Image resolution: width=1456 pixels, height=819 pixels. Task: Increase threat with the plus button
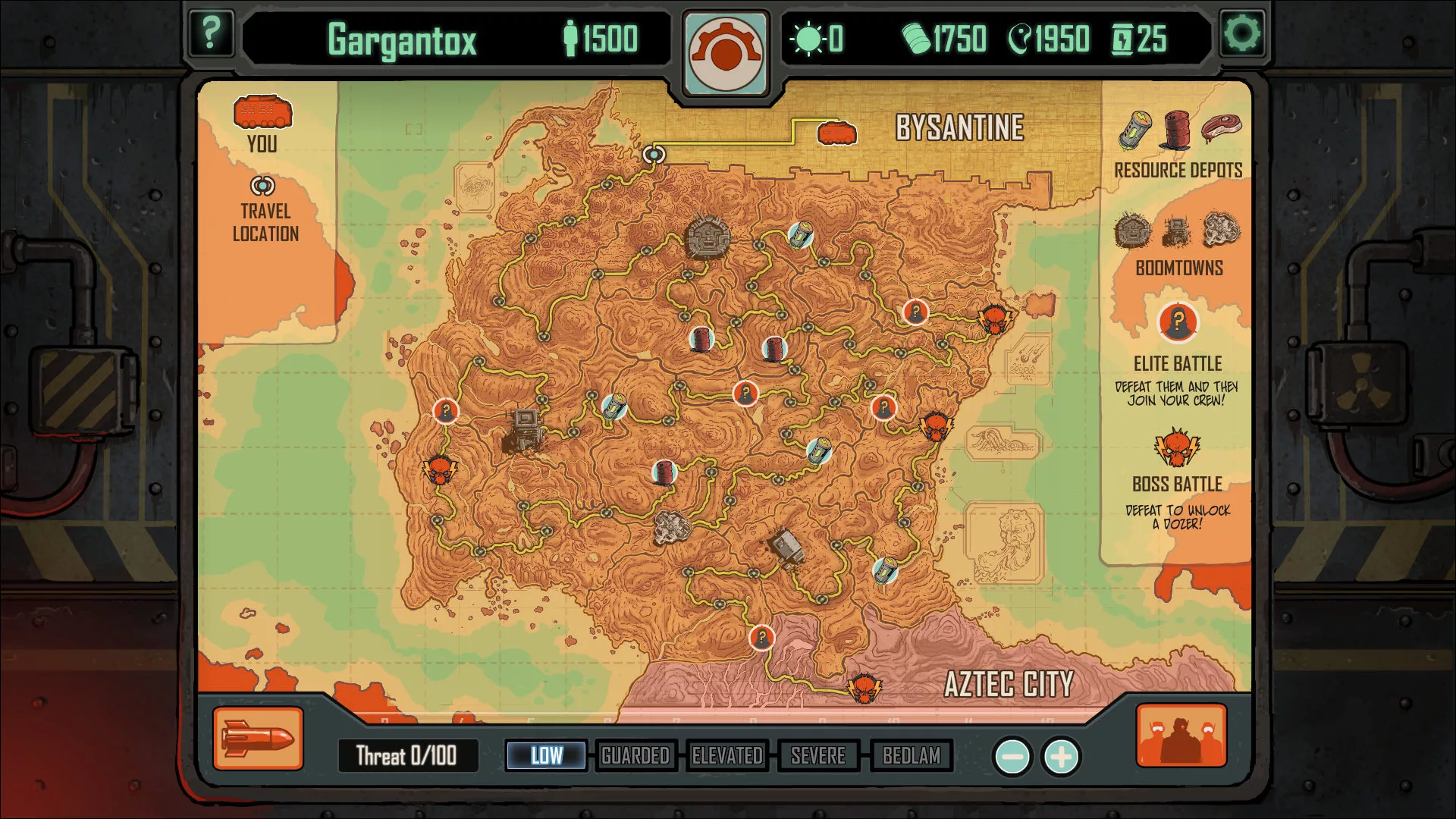pyautogui.click(x=1061, y=756)
